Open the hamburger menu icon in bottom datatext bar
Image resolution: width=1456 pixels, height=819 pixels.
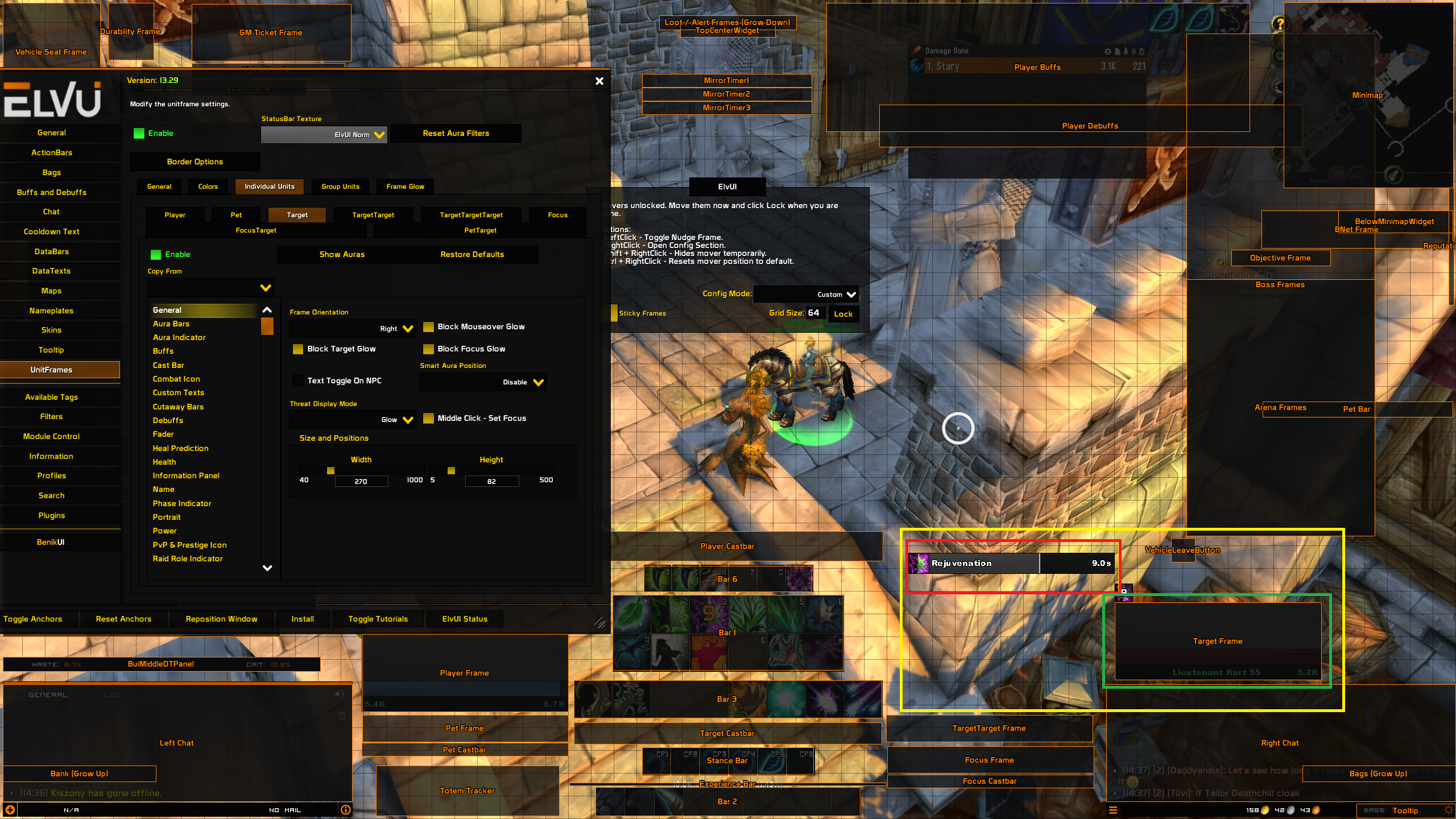(1113, 810)
